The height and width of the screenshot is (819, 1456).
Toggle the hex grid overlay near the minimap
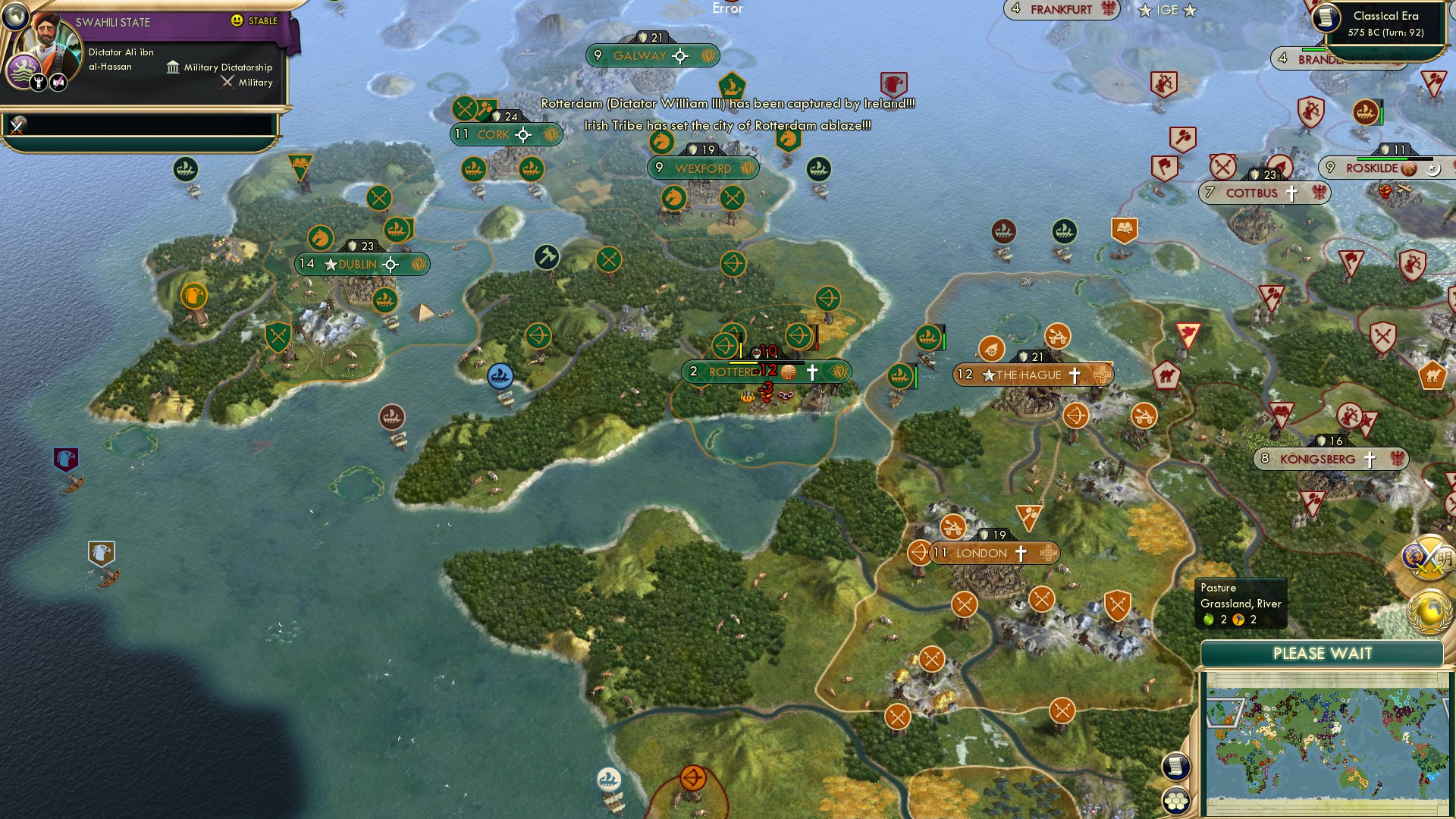(1175, 799)
